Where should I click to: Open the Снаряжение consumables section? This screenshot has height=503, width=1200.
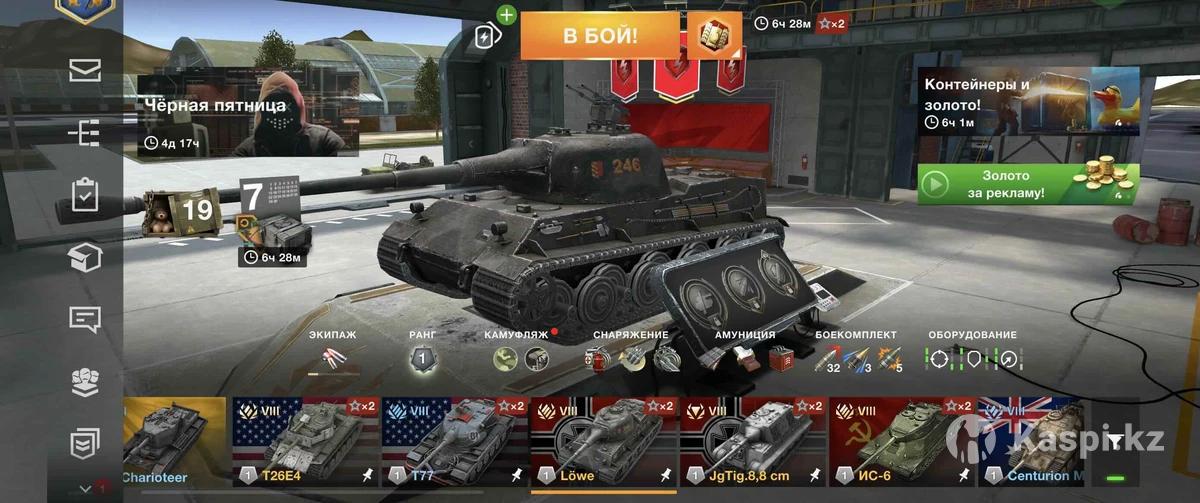630,357
